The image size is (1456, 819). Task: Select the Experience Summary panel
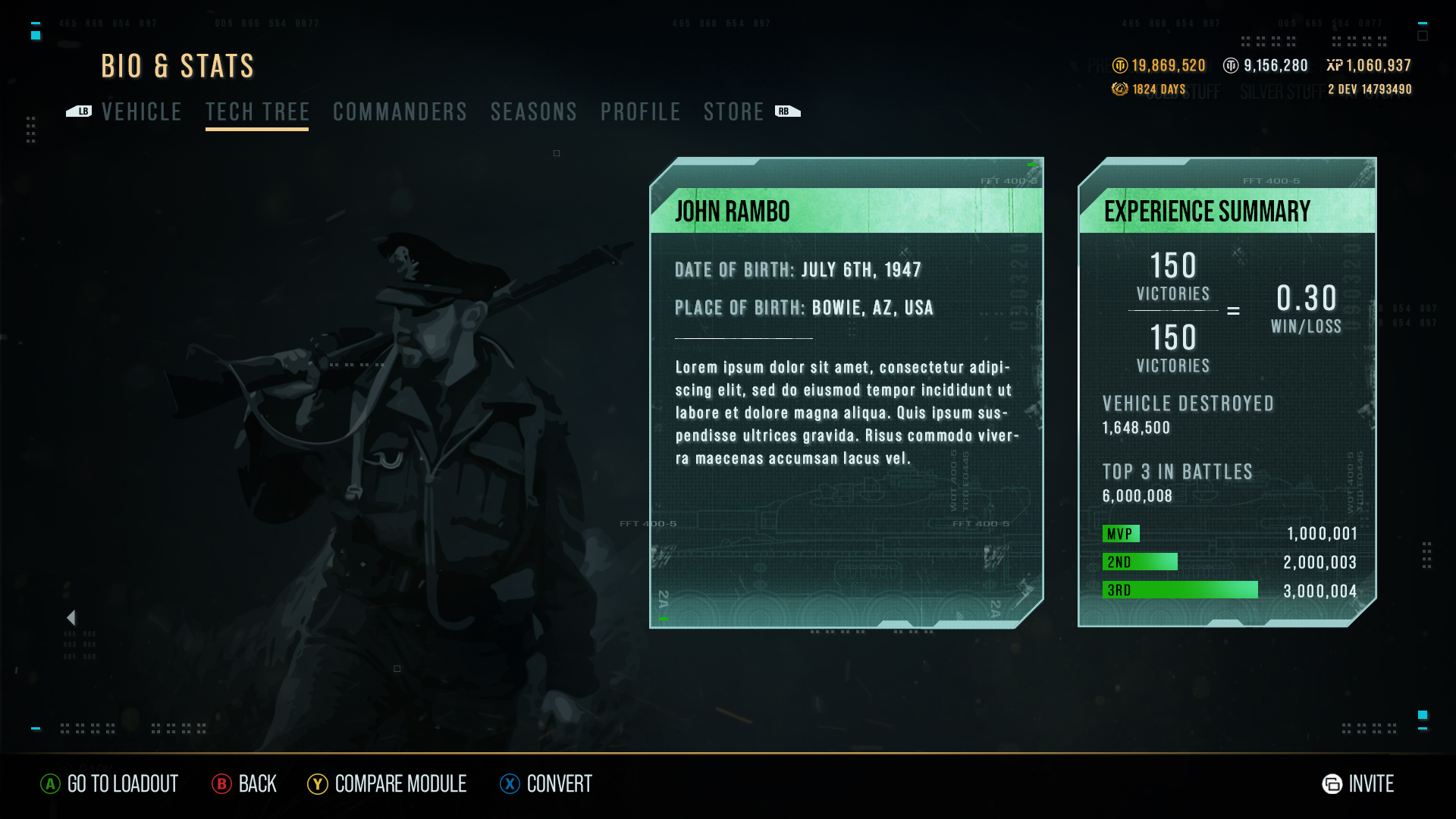tap(1227, 392)
